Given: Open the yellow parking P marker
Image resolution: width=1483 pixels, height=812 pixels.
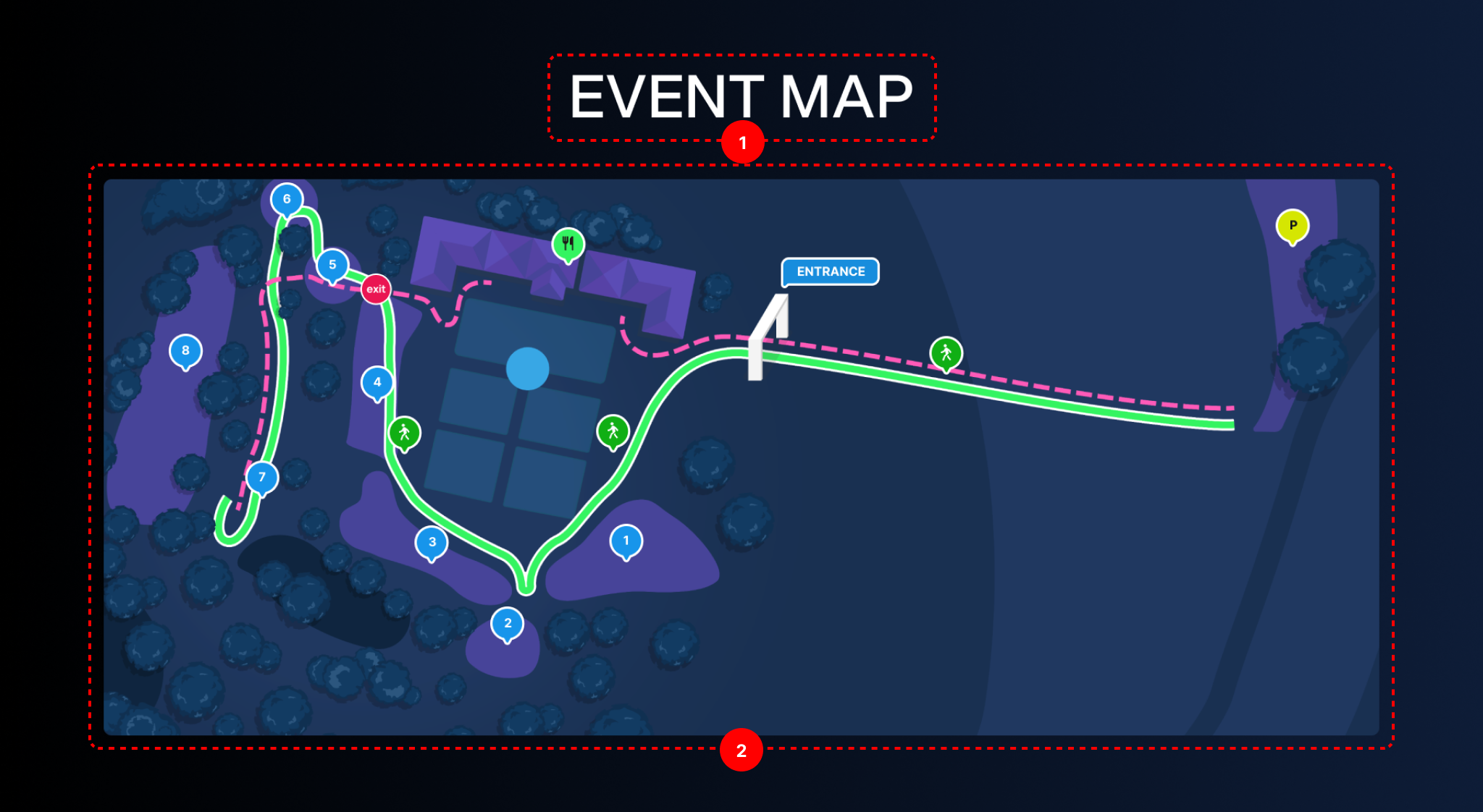Looking at the screenshot, I should coord(1293,226).
